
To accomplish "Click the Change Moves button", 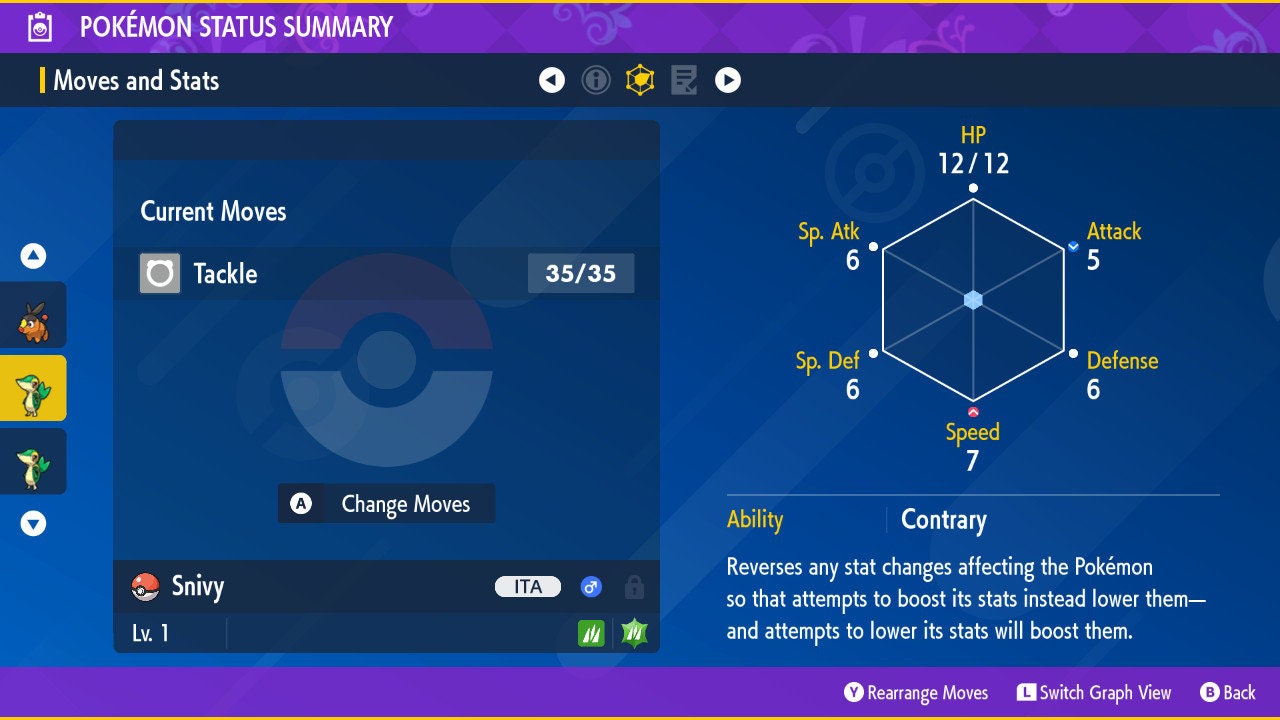I will coord(386,504).
